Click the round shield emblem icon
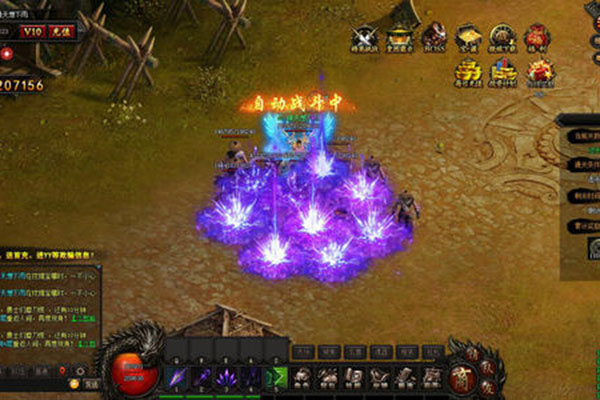The image size is (600, 400). [x=503, y=37]
